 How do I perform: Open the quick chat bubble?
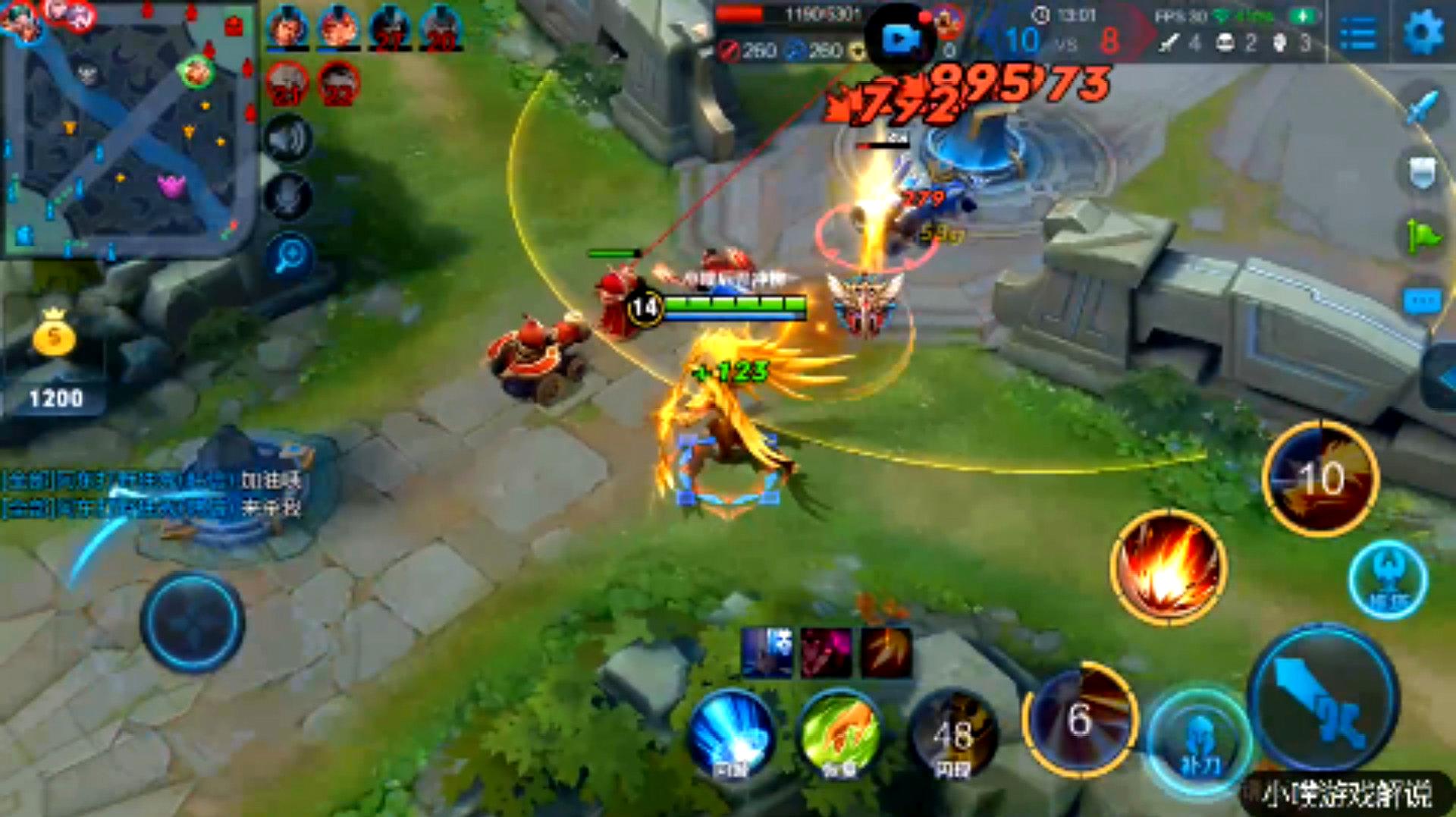click(1422, 301)
